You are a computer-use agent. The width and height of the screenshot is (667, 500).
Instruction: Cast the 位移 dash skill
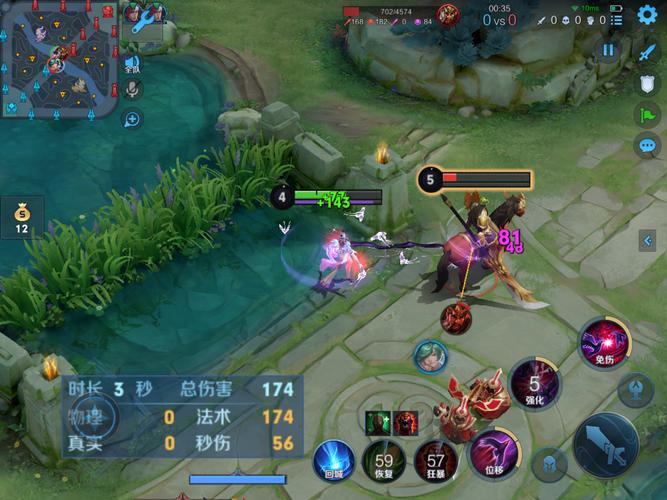tap(492, 450)
